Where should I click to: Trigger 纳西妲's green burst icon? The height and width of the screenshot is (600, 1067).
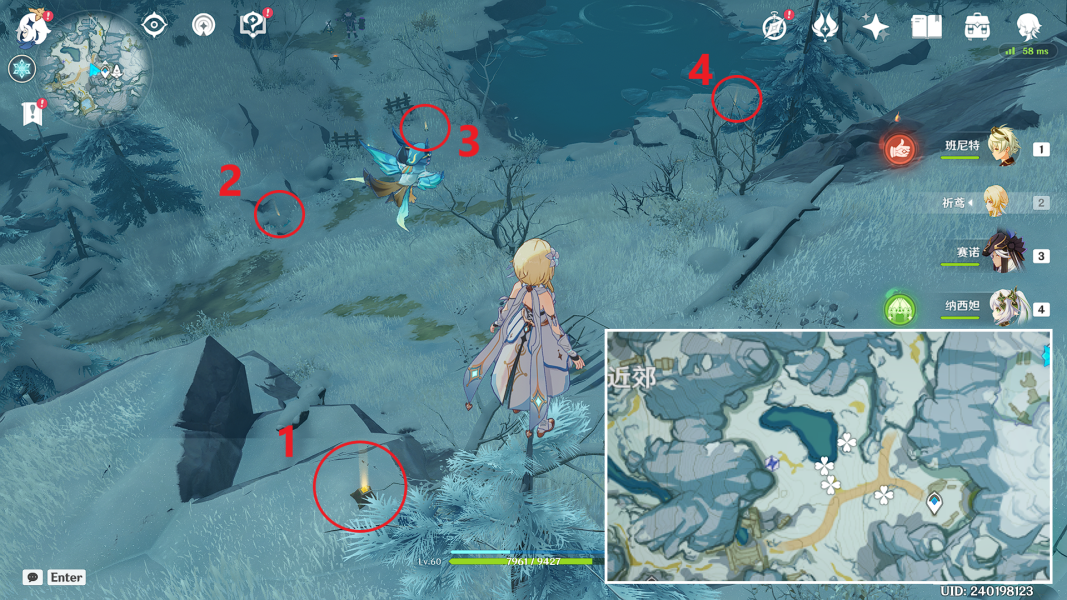(x=900, y=308)
